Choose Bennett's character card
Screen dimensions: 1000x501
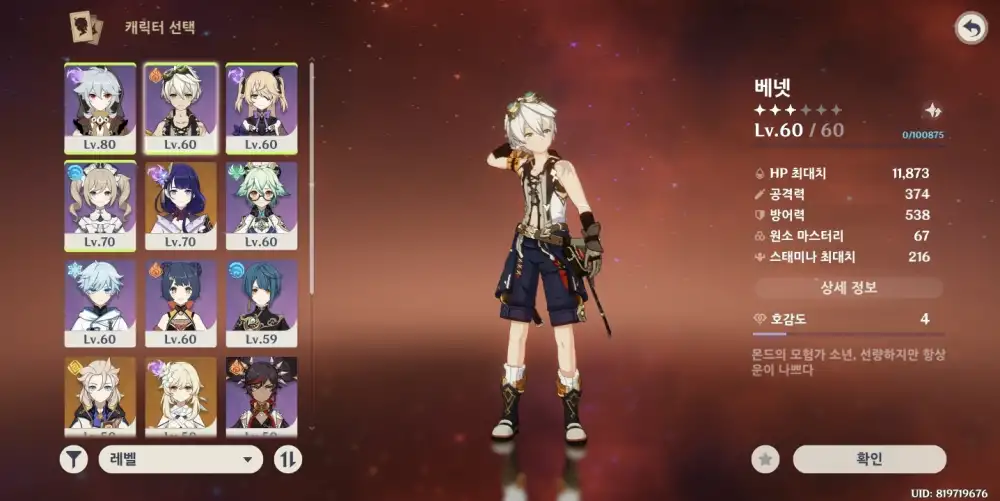[x=181, y=107]
